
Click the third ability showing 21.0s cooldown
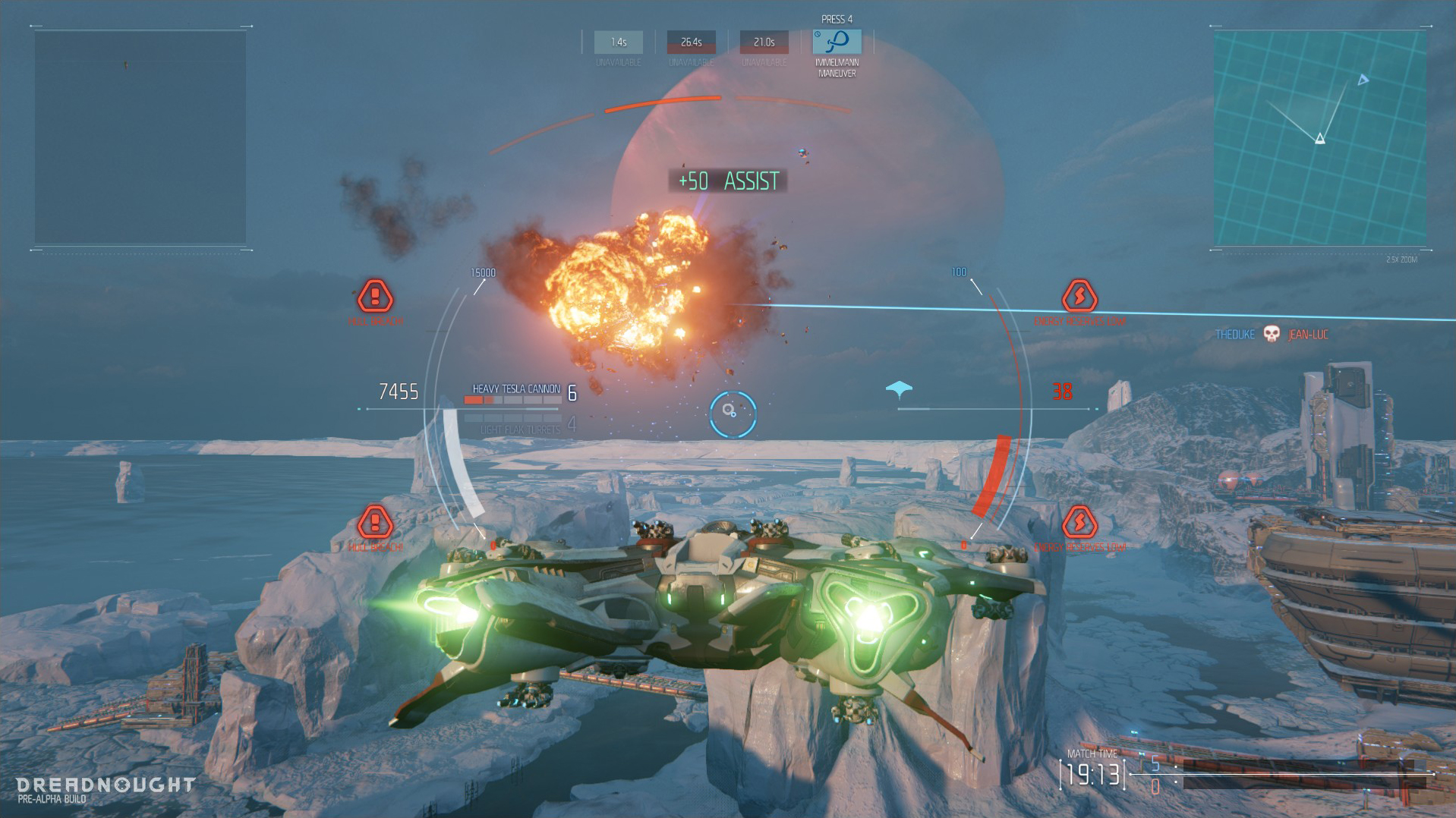763,42
